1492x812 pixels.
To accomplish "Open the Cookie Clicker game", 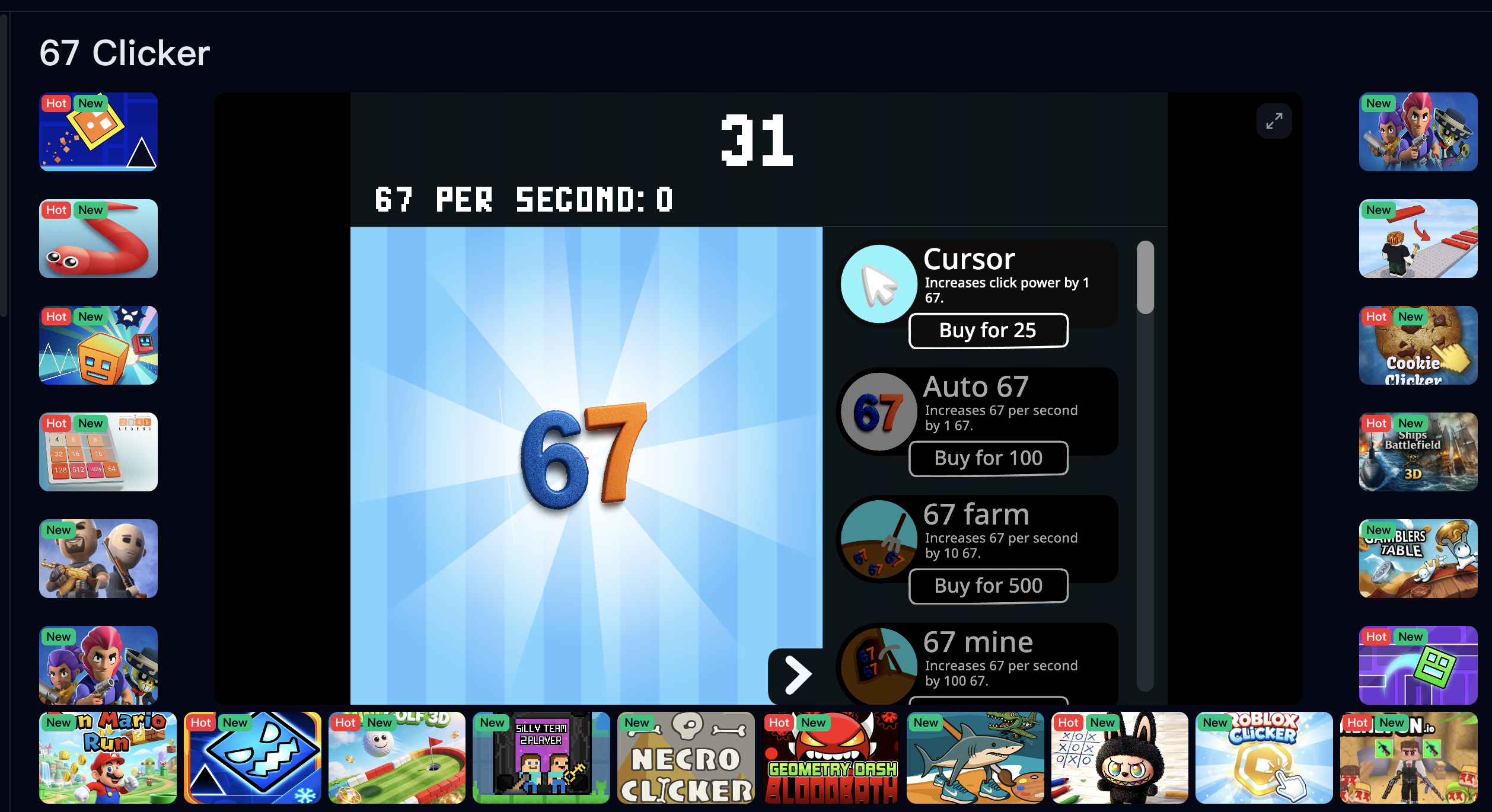I will point(1417,346).
